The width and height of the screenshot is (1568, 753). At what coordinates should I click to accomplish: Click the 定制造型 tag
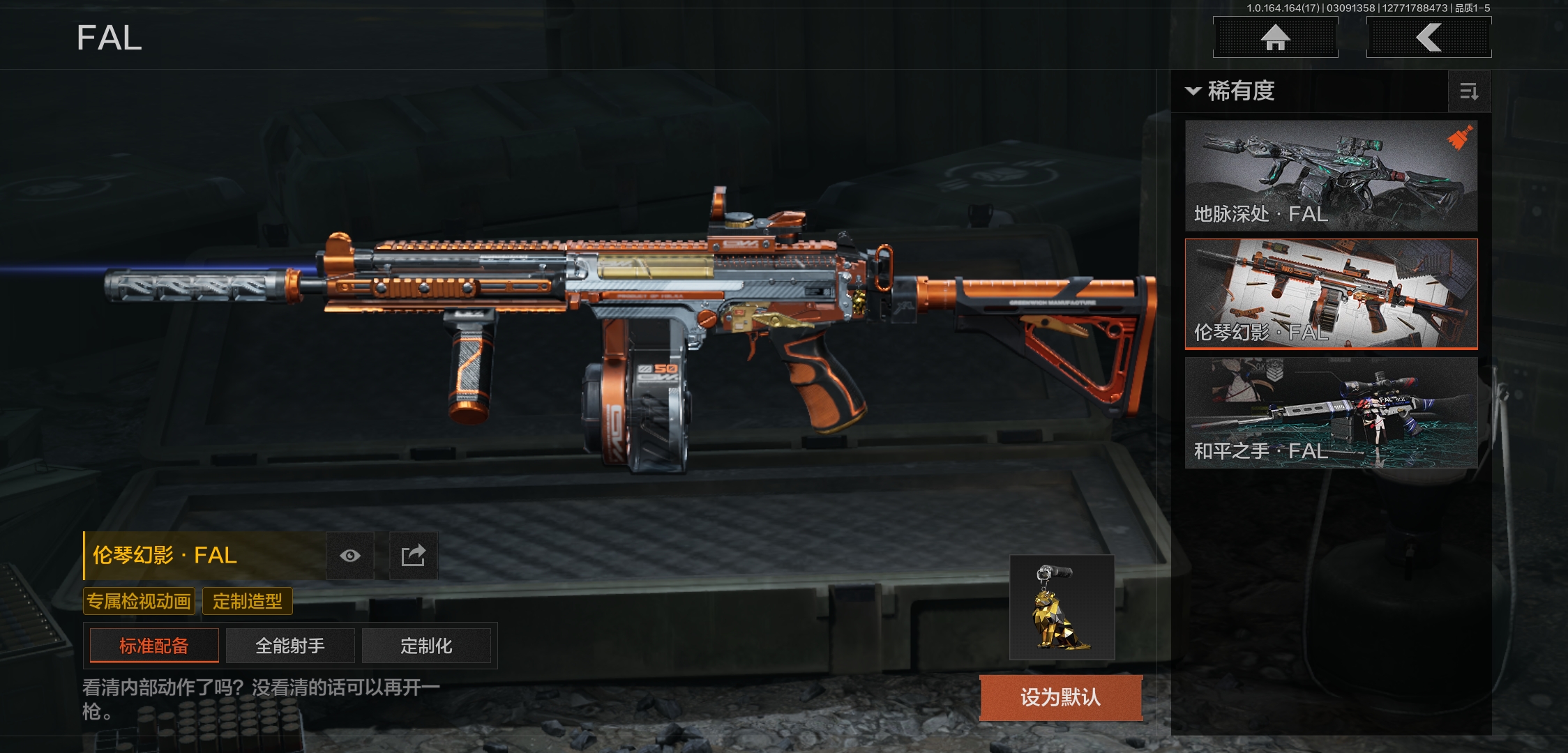click(x=248, y=601)
